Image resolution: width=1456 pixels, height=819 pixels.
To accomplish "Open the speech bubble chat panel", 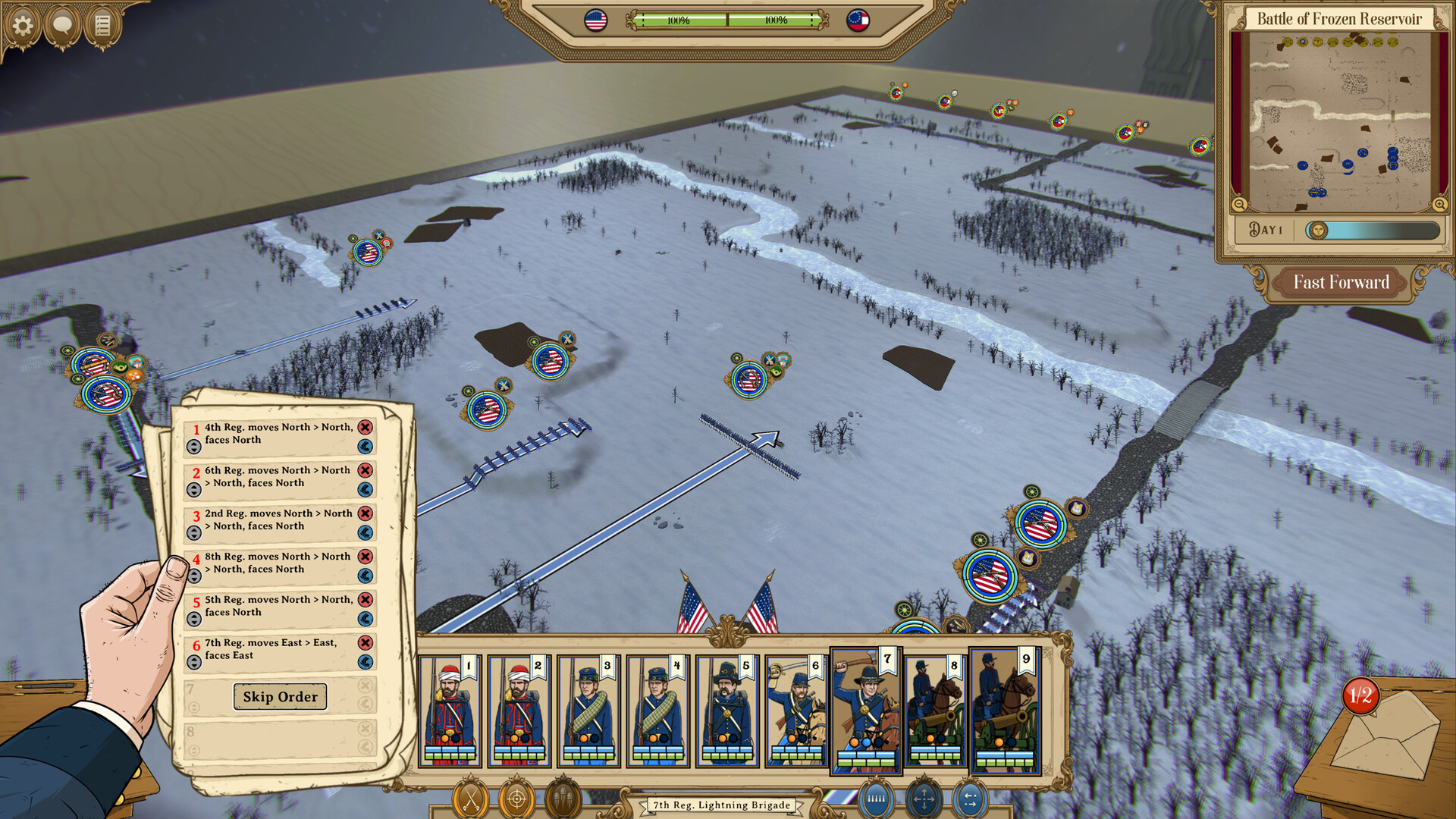I will 63,26.
